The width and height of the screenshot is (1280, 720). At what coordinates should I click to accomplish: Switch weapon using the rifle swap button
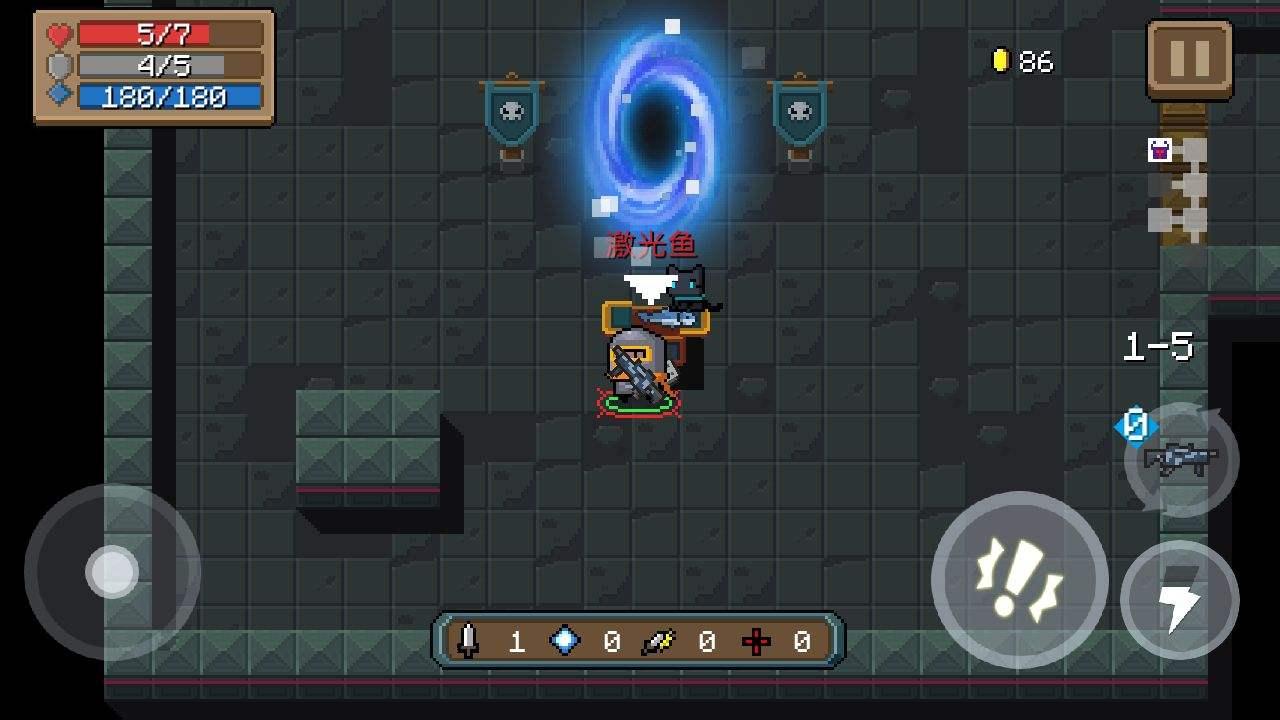(x=1182, y=460)
